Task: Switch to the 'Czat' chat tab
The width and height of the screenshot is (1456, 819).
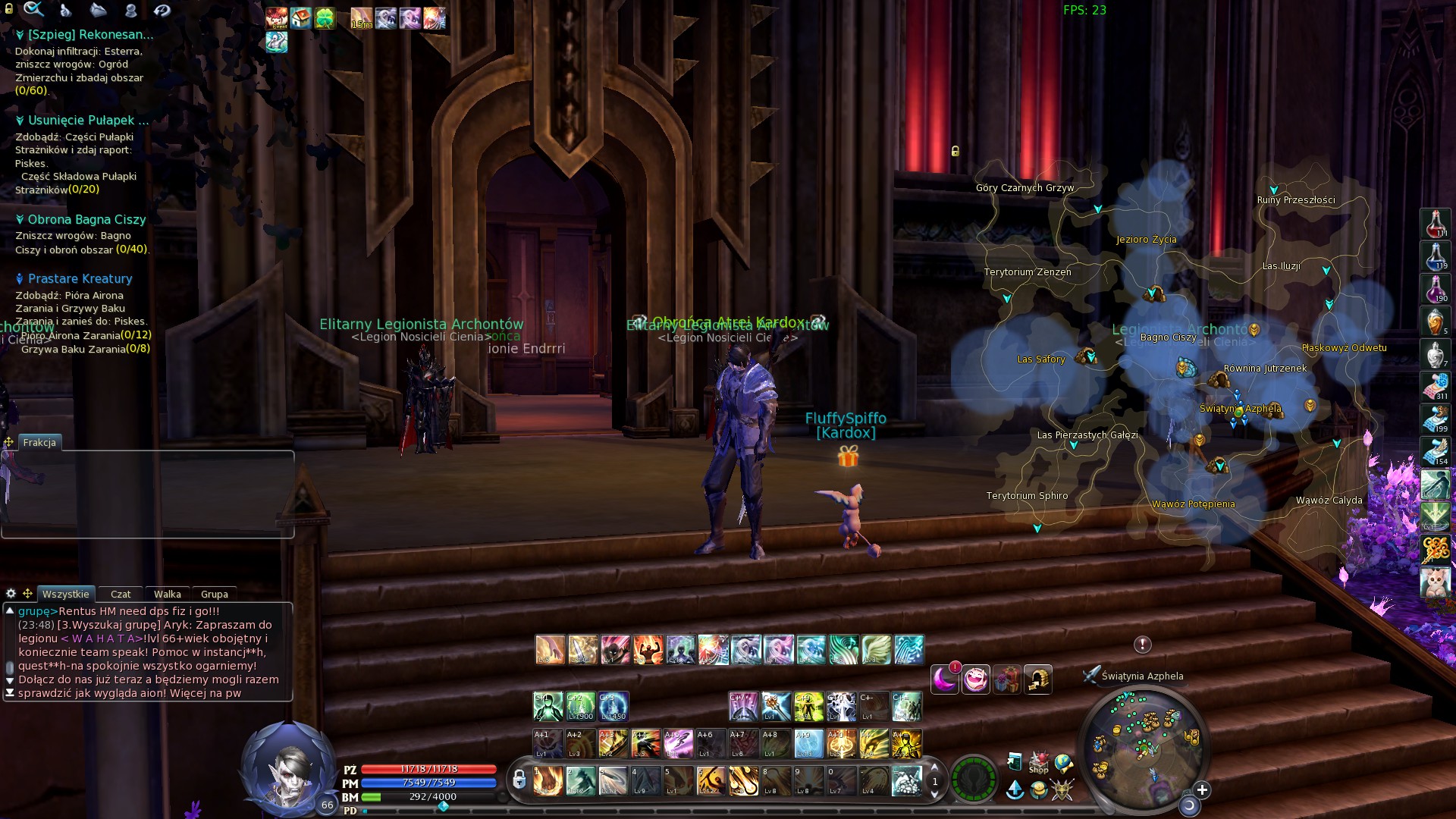Action: 121,595
